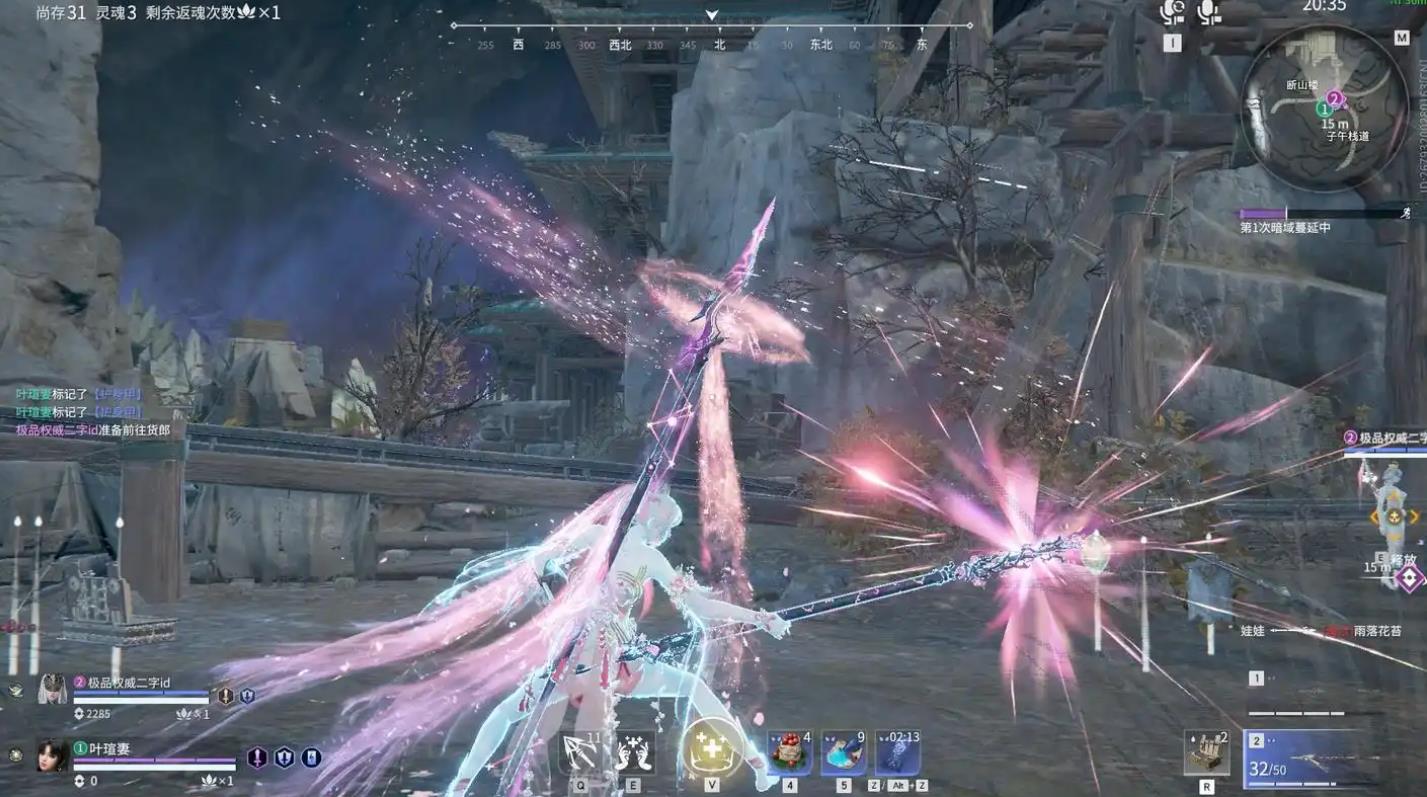Click the purple diamond teammate marker
The width and height of the screenshot is (1427, 797).
click(x=1408, y=578)
